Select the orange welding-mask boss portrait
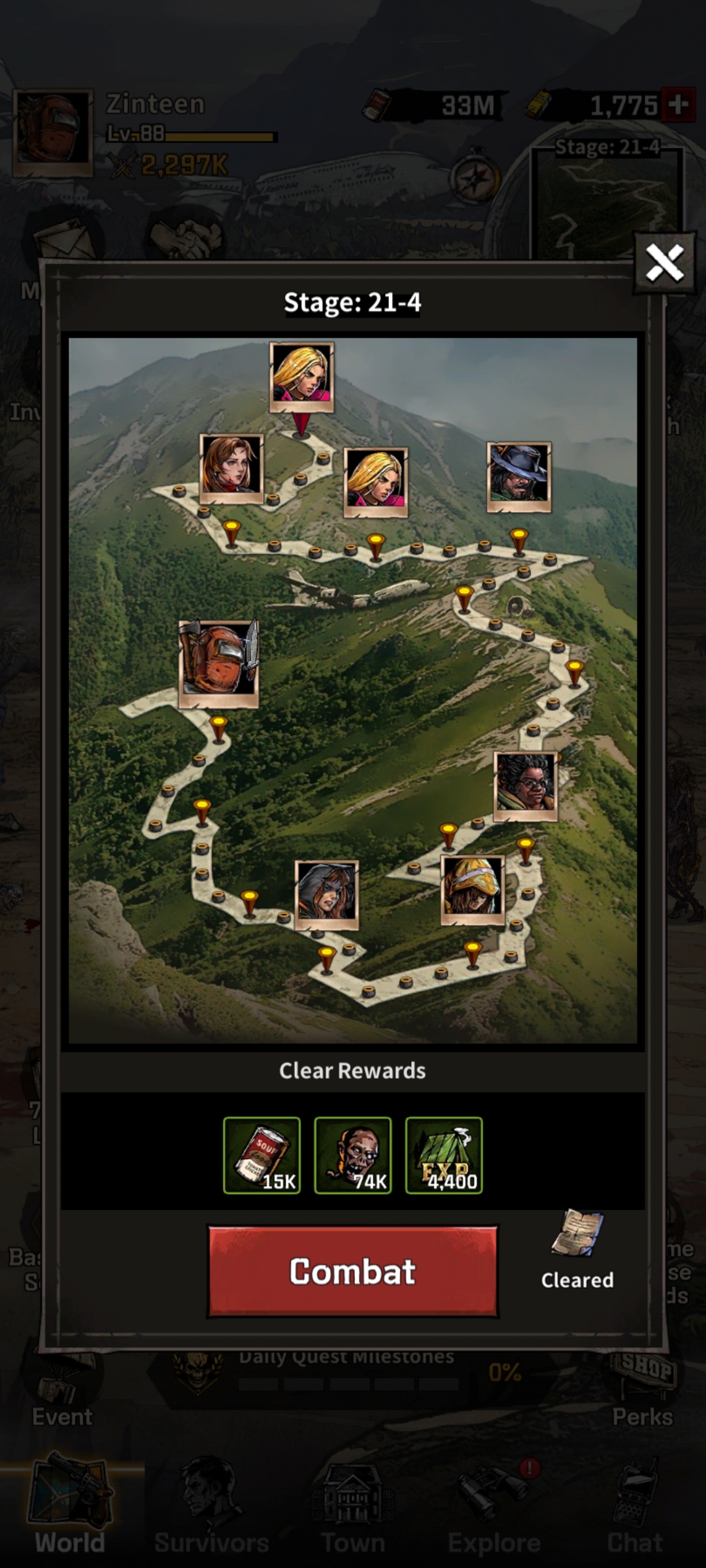The image size is (706, 1568). coord(219,664)
